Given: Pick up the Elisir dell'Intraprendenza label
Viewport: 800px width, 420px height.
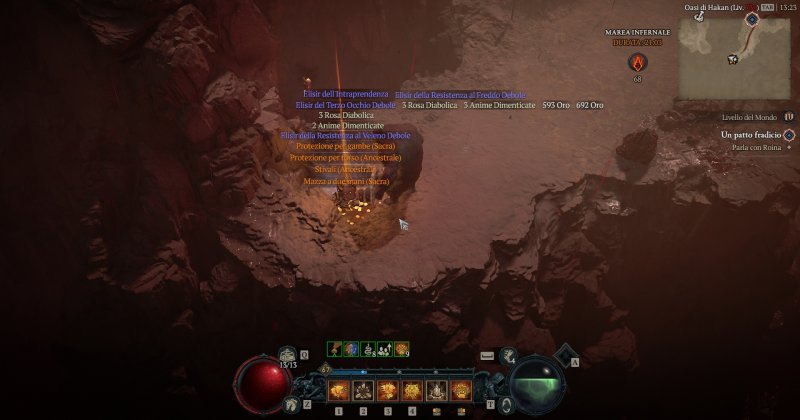Looking at the screenshot, I should 345,94.
